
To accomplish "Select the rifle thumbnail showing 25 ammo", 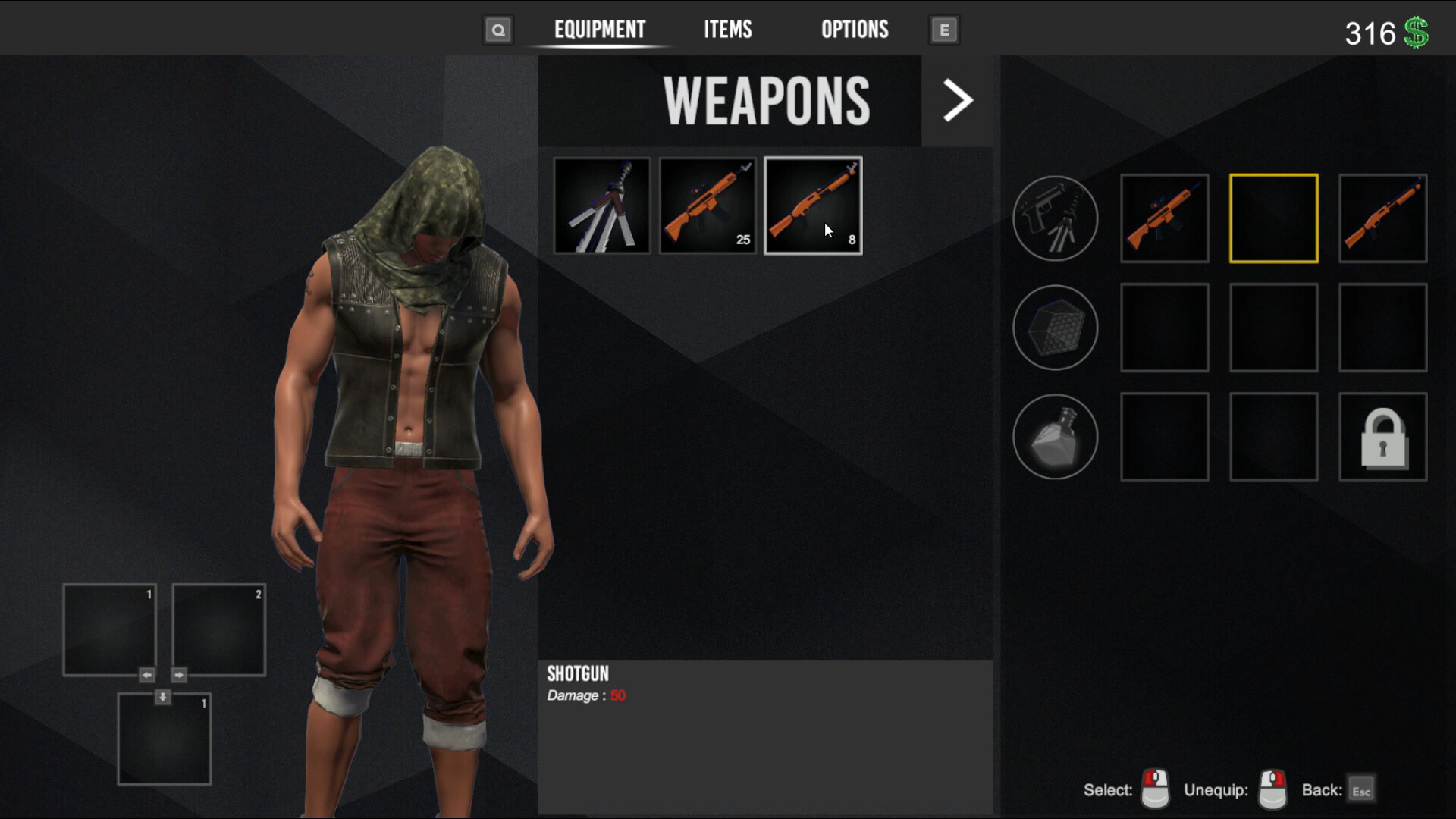I will coord(707,205).
